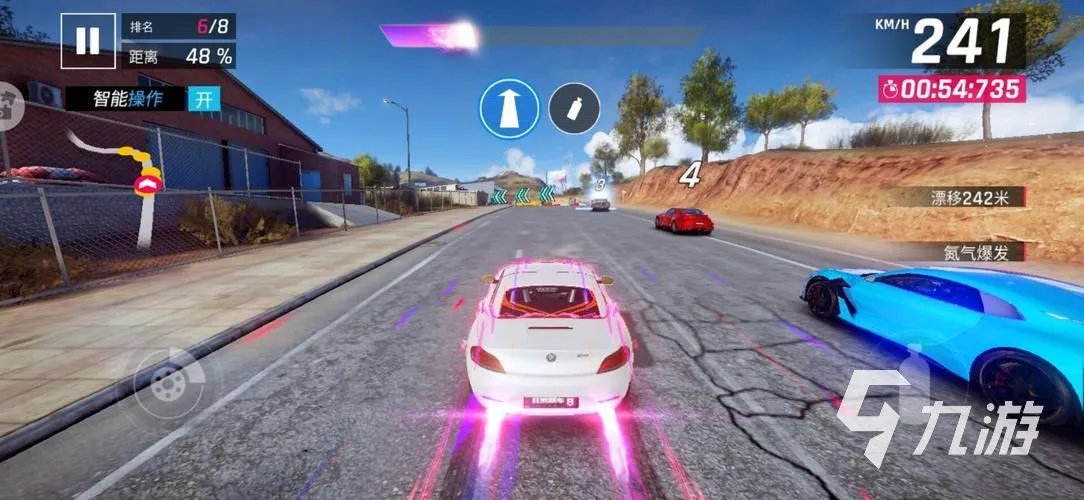
Task: Tap the grey nitro bottle icon
Action: click(574, 108)
